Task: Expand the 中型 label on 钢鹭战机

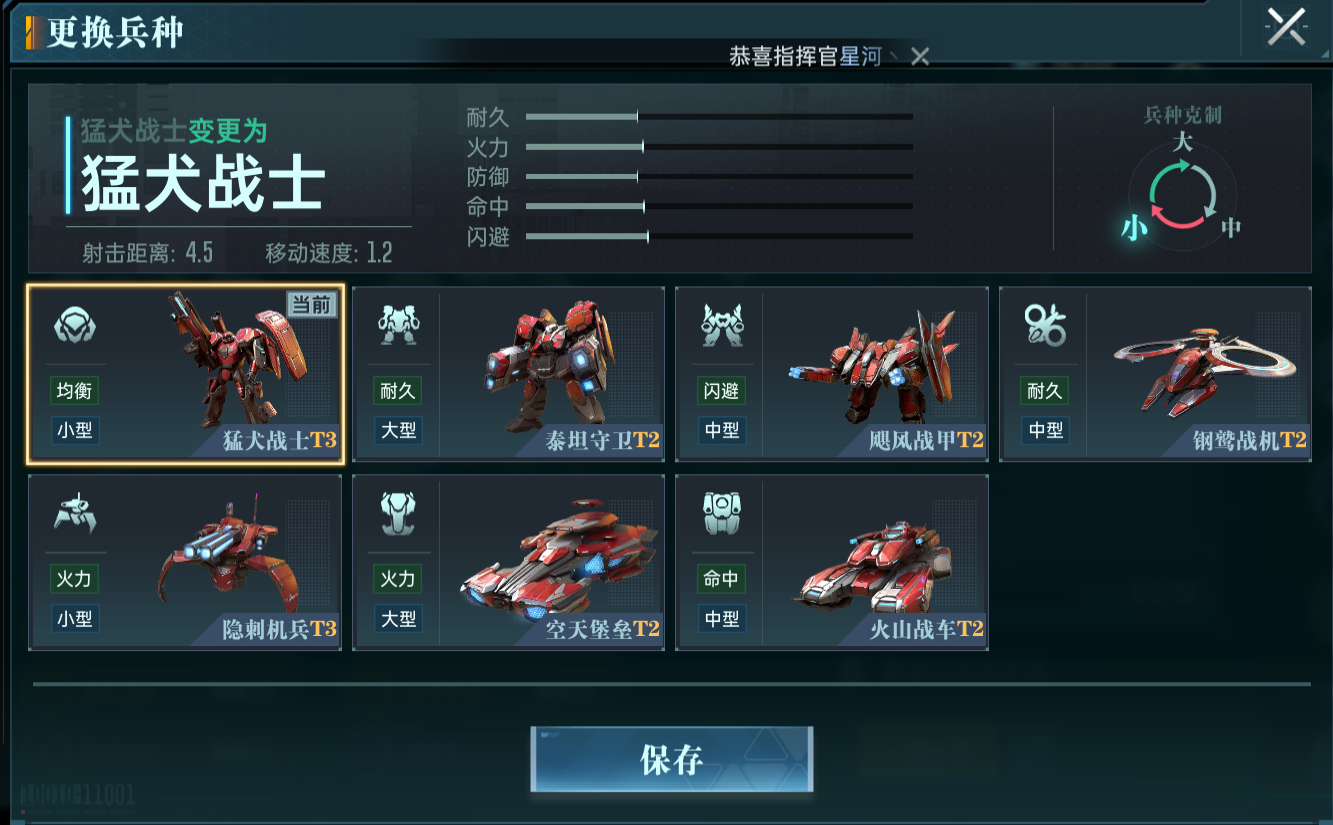Action: (x=1043, y=430)
